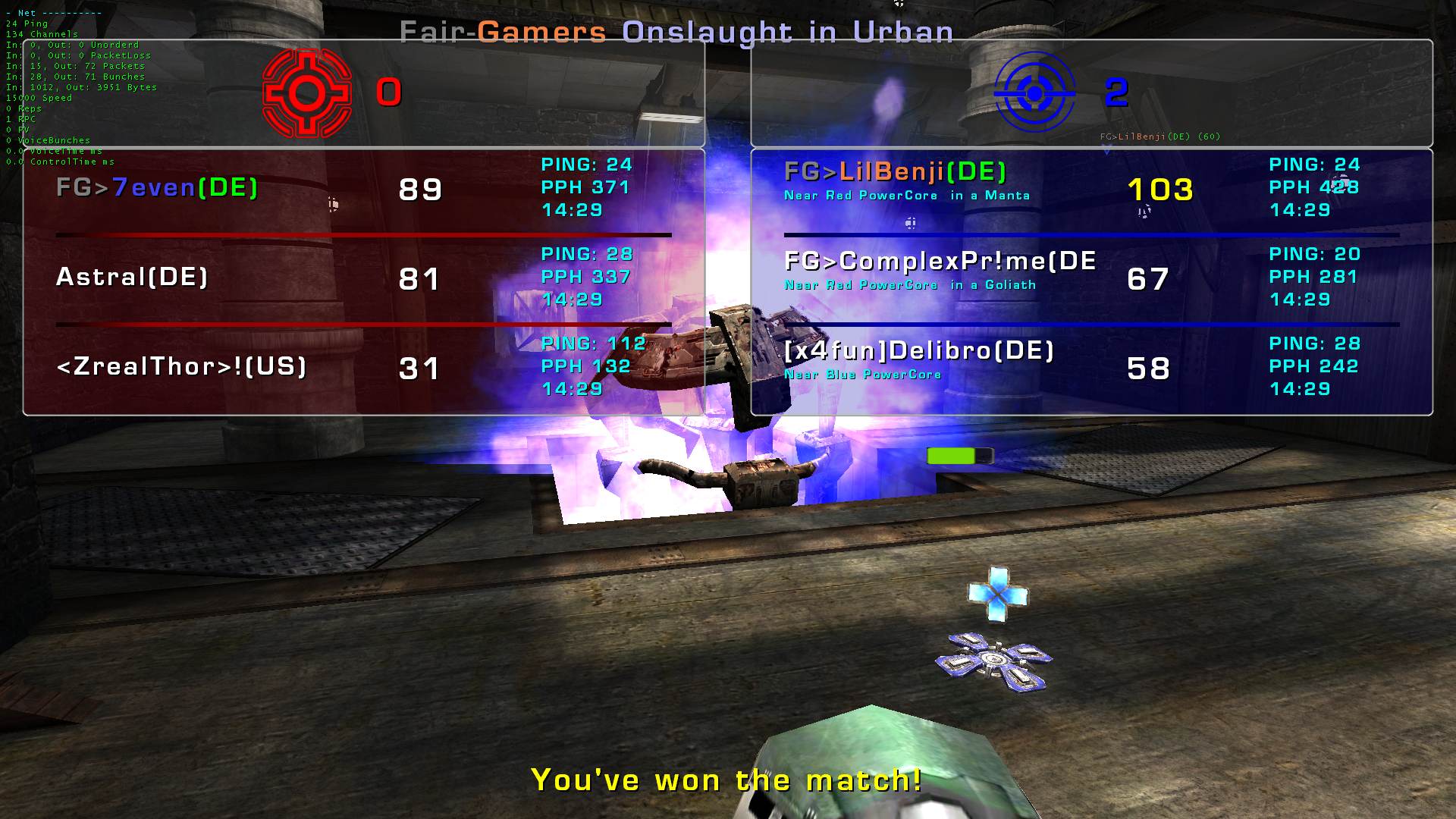Choose the <ZrealThor>!(US) scoreboard row

tap(181, 367)
